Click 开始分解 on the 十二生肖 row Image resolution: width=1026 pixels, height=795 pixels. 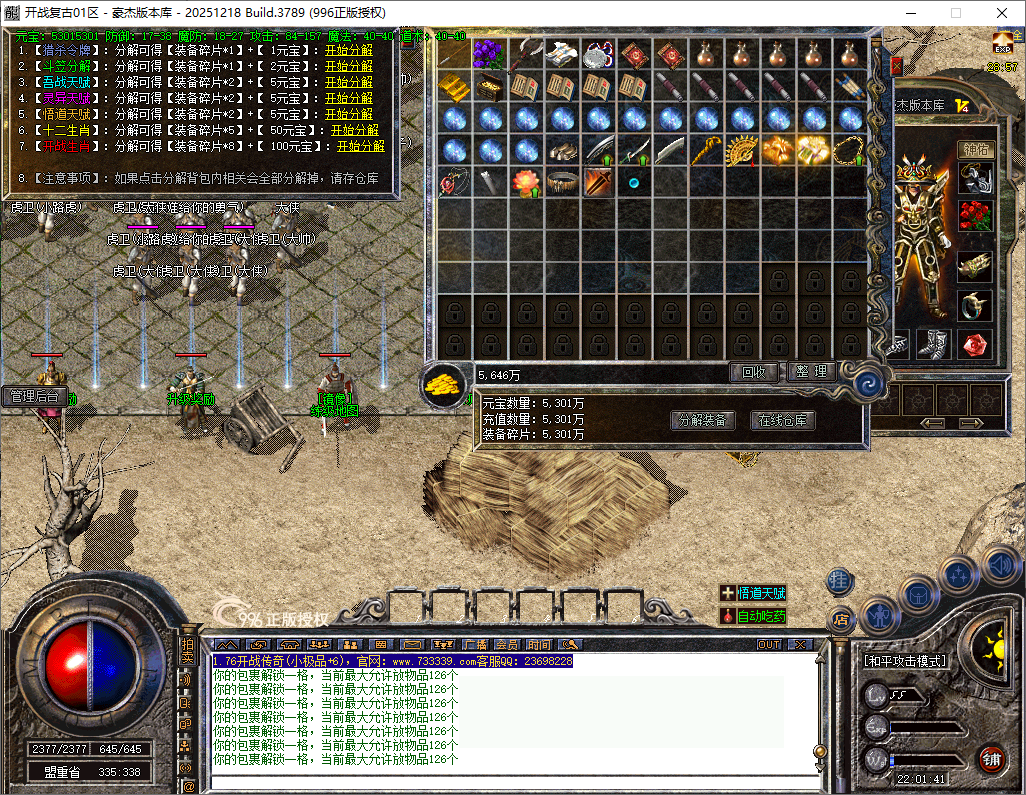355,130
